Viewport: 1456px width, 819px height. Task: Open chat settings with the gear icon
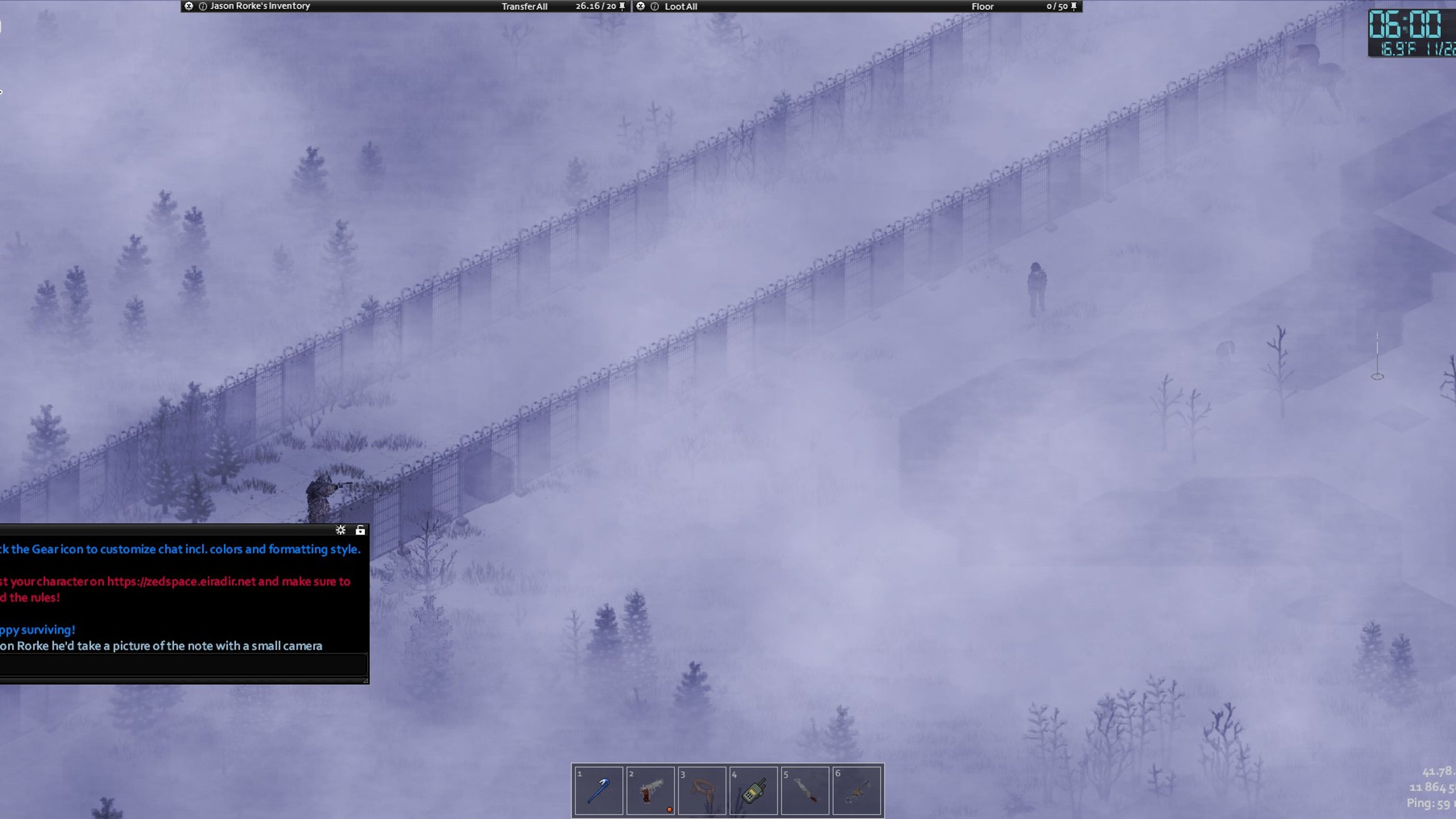[340, 529]
